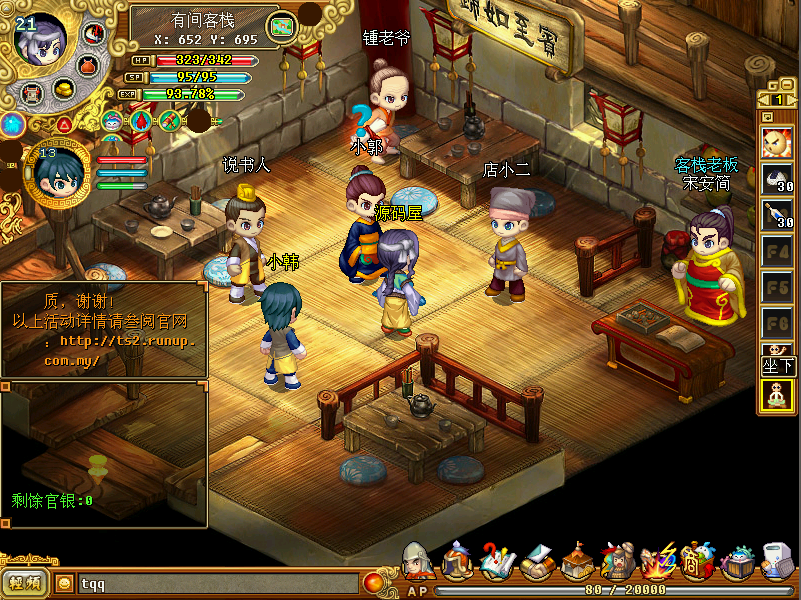801x600 pixels.
Task: Click the telescope status icon
Action: (171, 122)
